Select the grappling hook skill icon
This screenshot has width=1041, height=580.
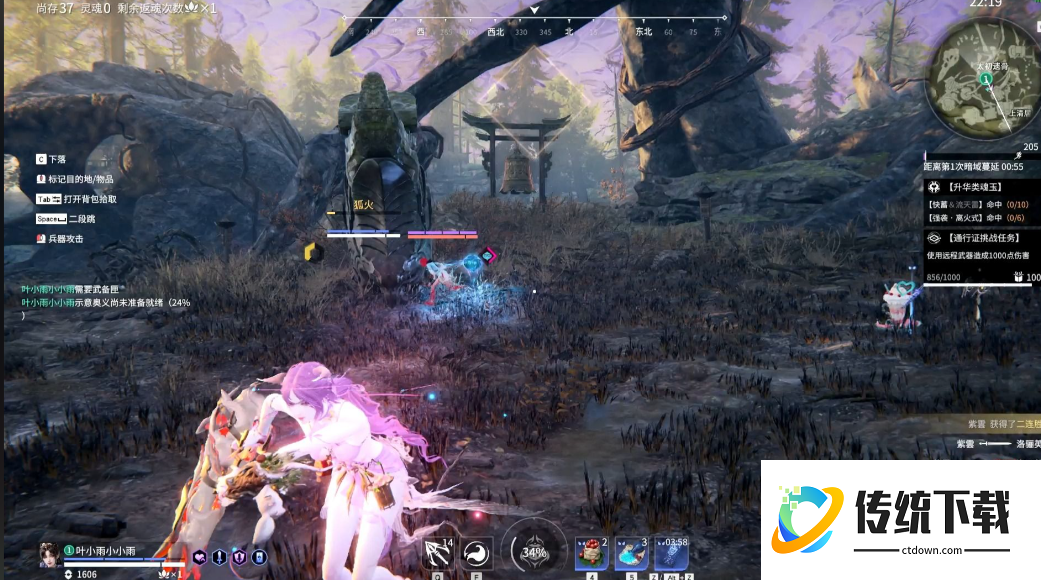(438, 553)
